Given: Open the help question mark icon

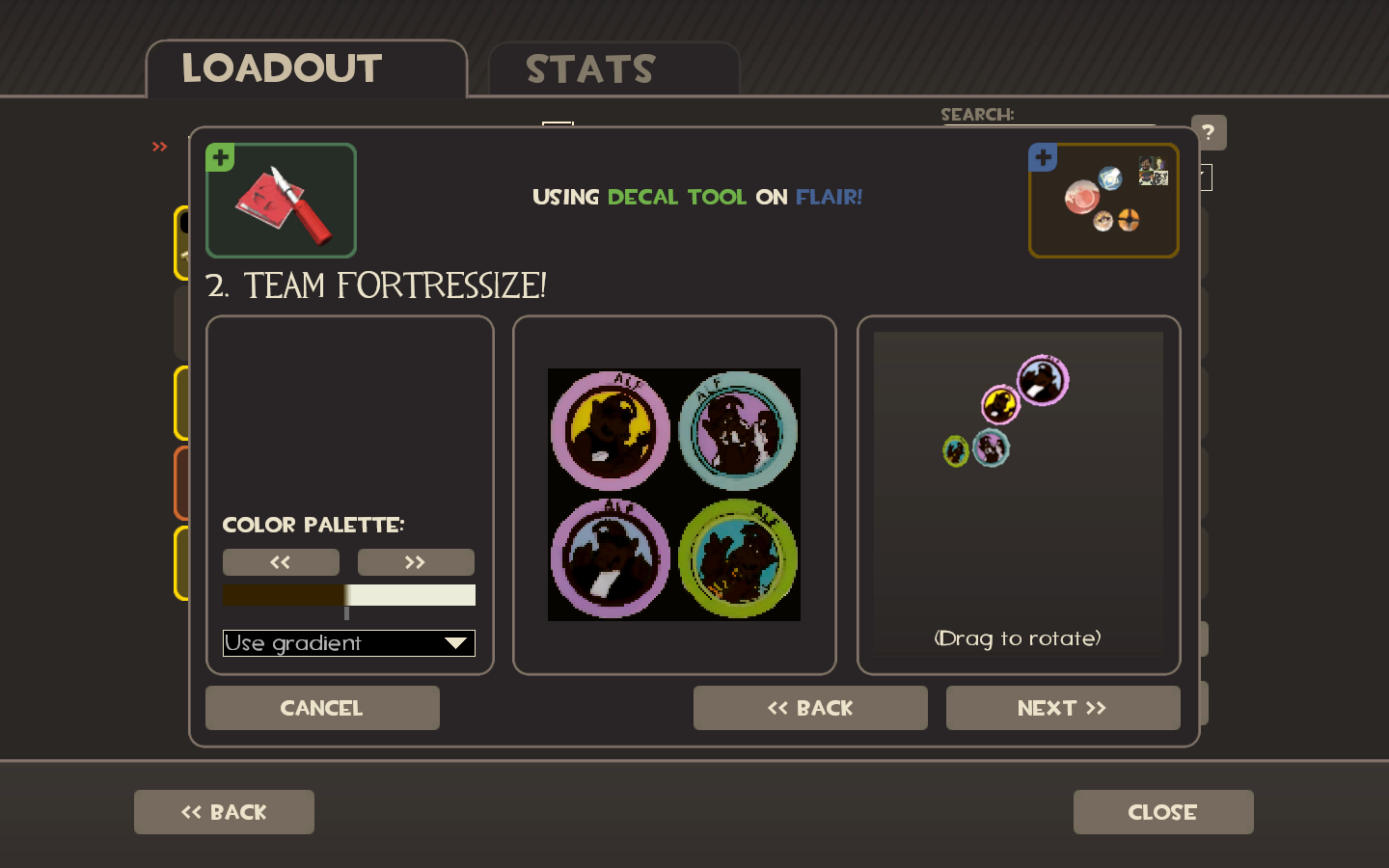Looking at the screenshot, I should coord(1209,132).
